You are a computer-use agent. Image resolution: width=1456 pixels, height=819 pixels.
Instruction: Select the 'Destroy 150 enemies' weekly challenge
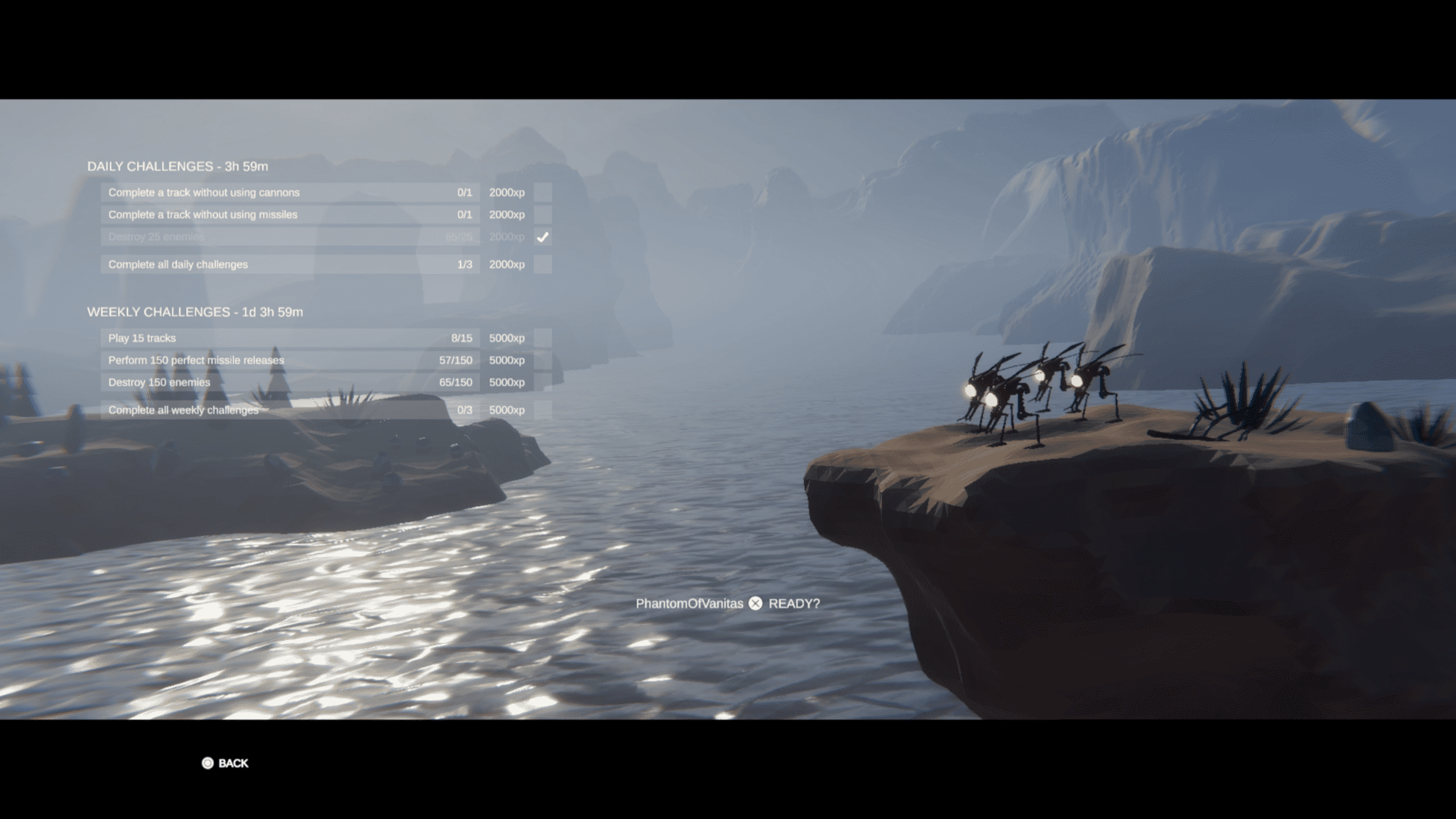coord(290,382)
